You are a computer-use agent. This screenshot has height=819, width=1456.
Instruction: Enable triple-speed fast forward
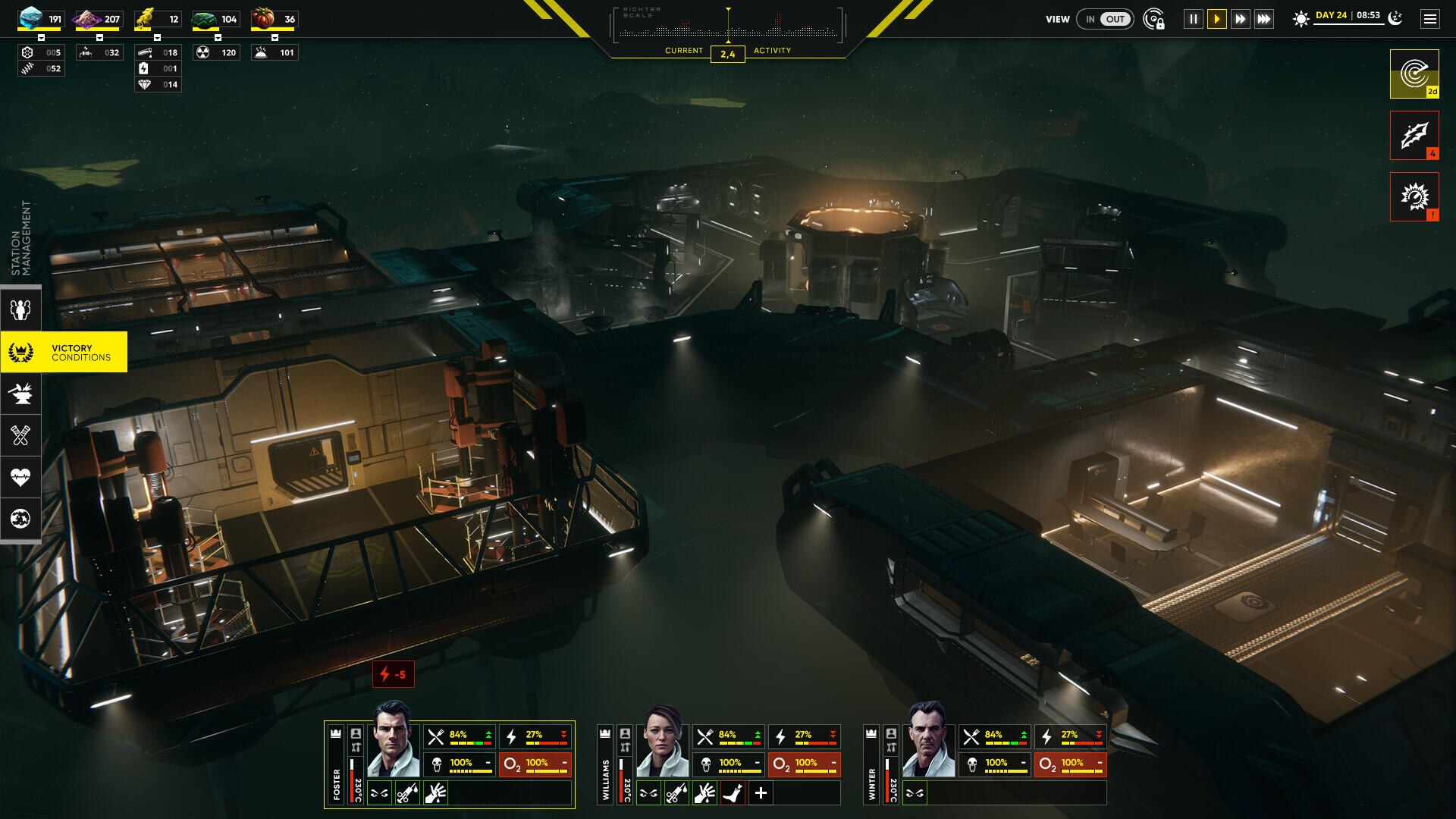coord(1264,19)
